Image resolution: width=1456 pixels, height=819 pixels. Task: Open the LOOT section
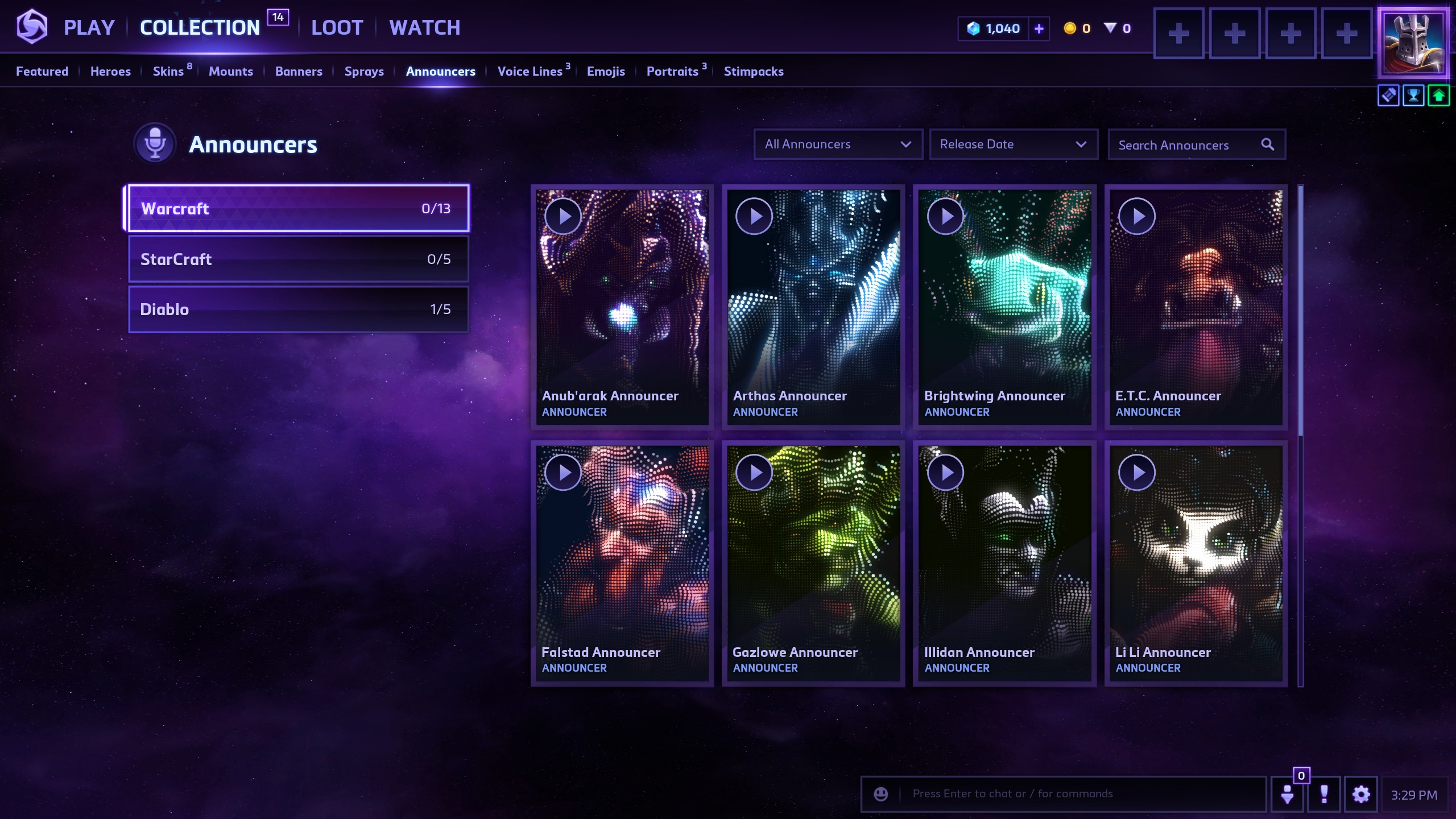pos(337,27)
